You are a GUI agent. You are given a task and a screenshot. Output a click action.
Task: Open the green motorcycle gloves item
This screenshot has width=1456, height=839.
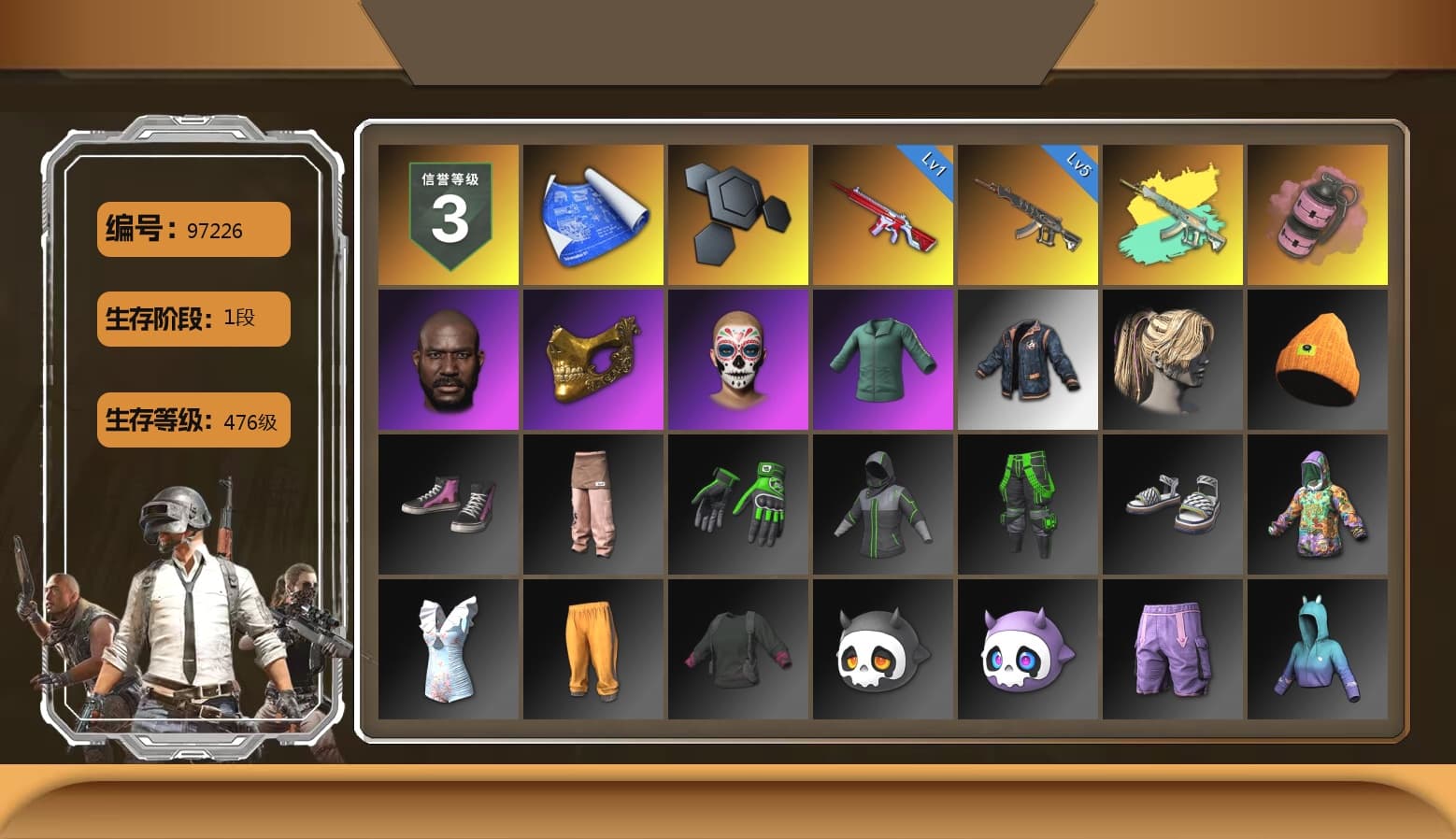[737, 504]
